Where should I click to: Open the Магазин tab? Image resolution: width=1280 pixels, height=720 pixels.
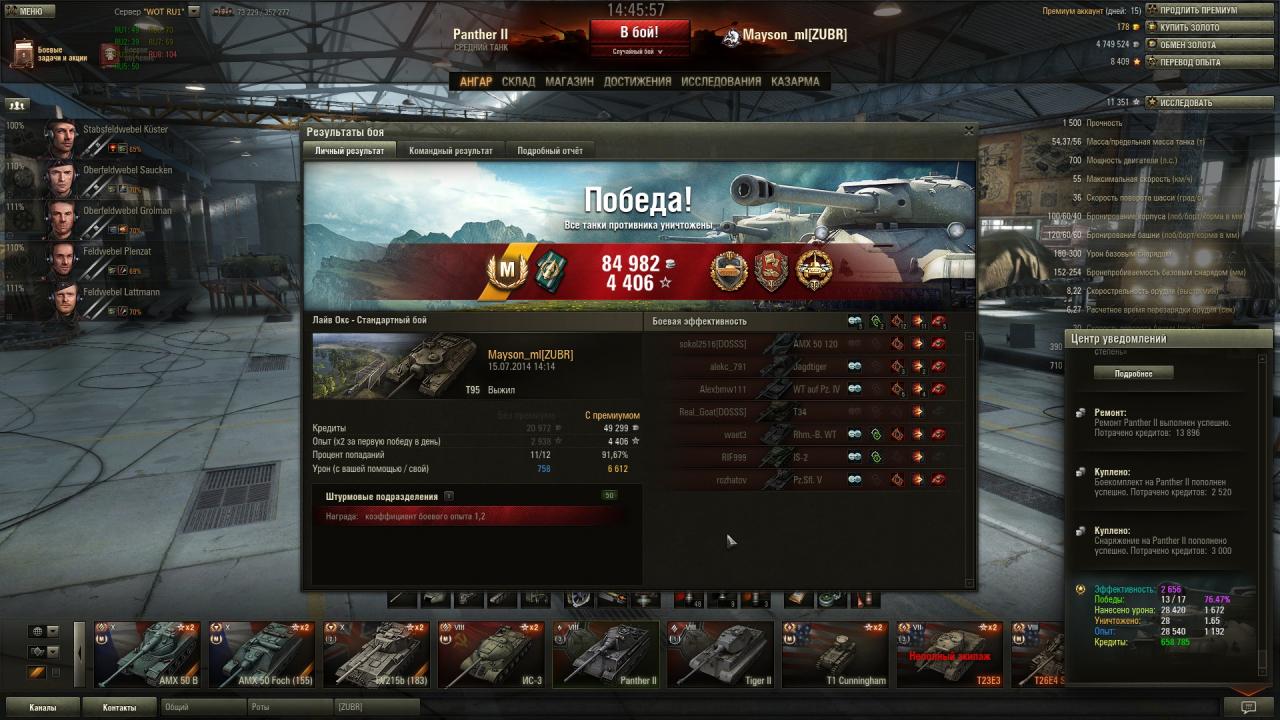pos(569,82)
